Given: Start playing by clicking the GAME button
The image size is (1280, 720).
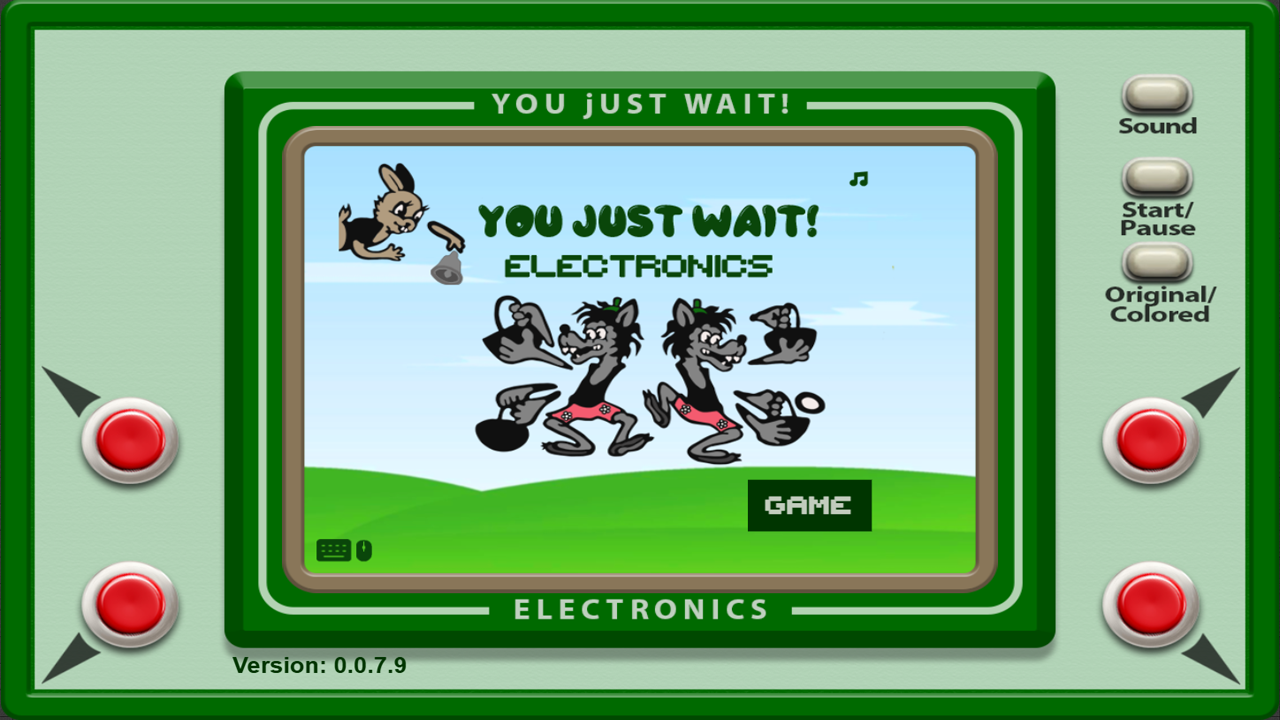Looking at the screenshot, I should point(809,505).
